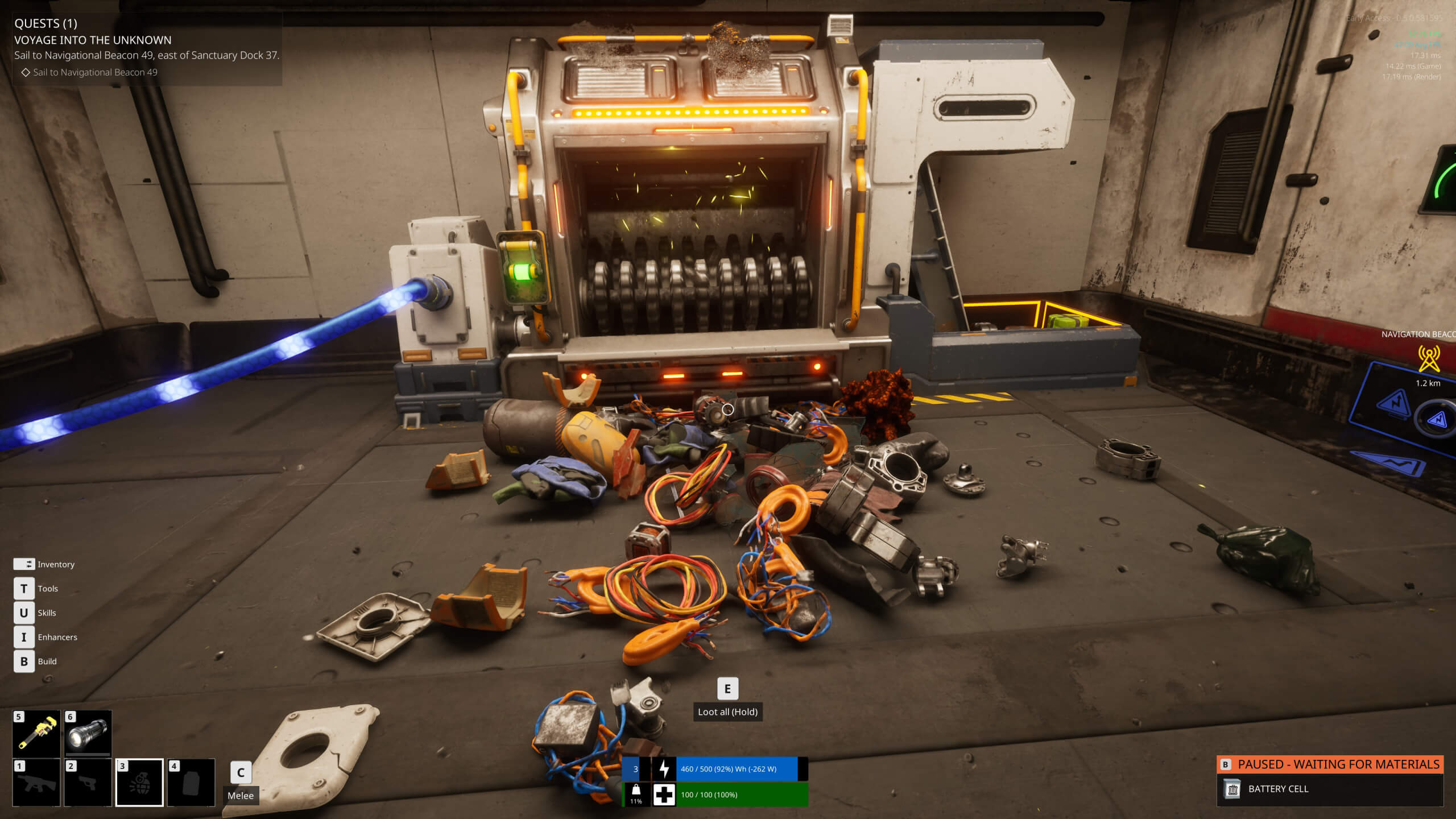
Task: Collapse the QUESTS (1) header
Action: point(45,24)
